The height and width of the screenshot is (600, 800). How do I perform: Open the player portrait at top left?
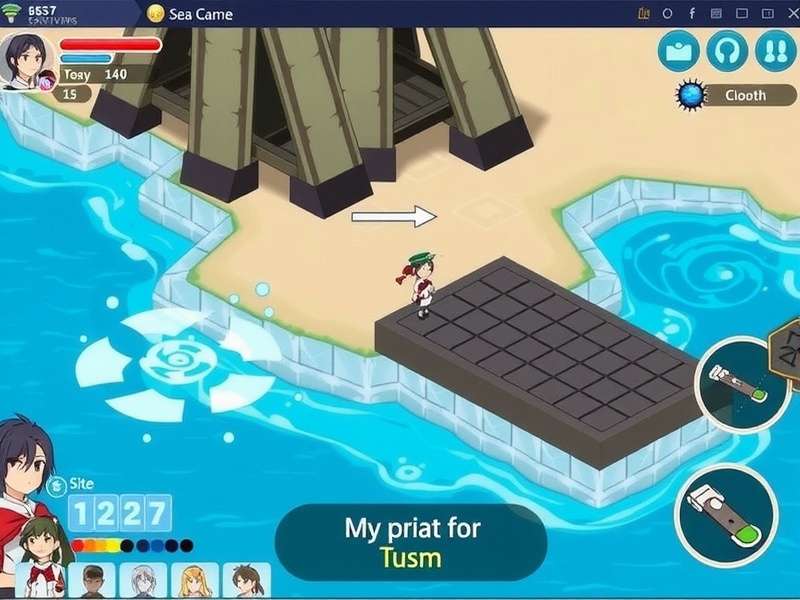(x=24, y=58)
